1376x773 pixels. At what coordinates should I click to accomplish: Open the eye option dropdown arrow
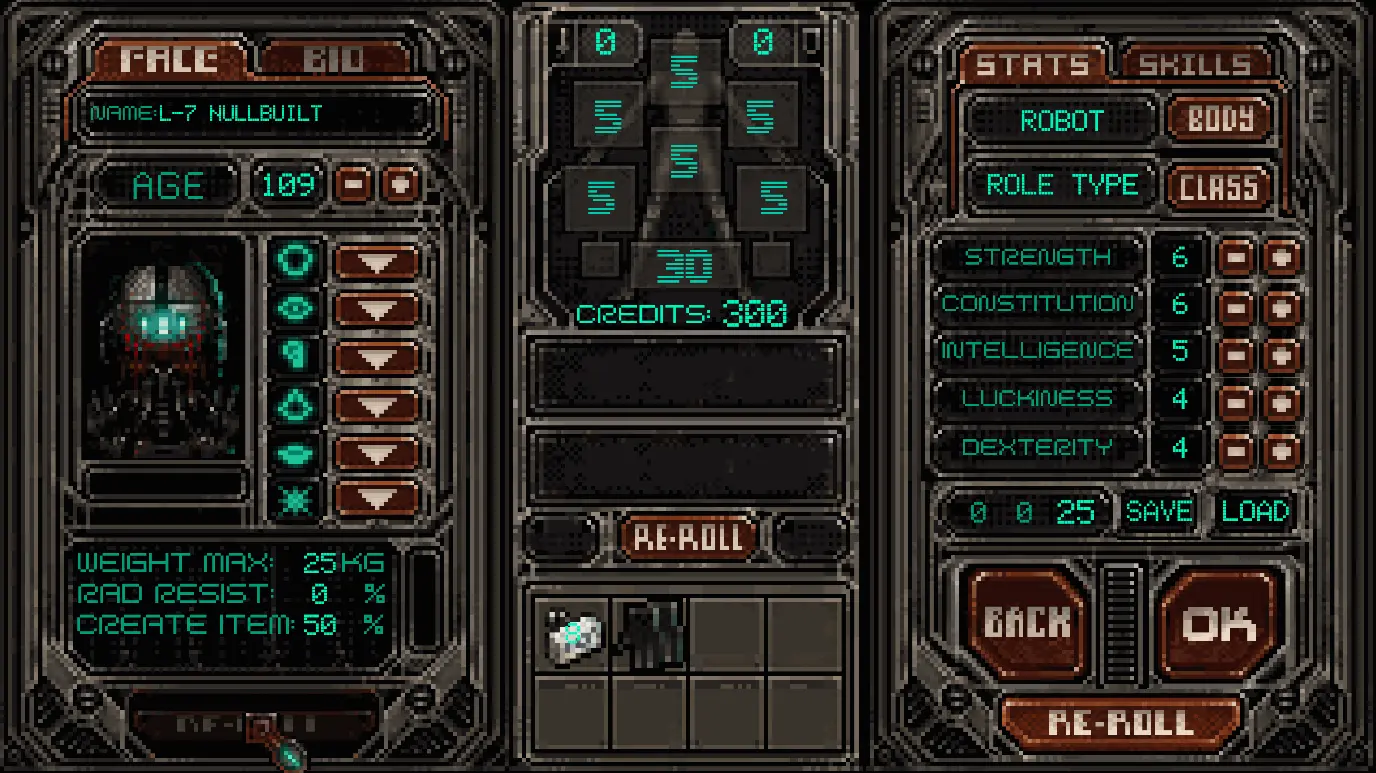[x=376, y=309]
